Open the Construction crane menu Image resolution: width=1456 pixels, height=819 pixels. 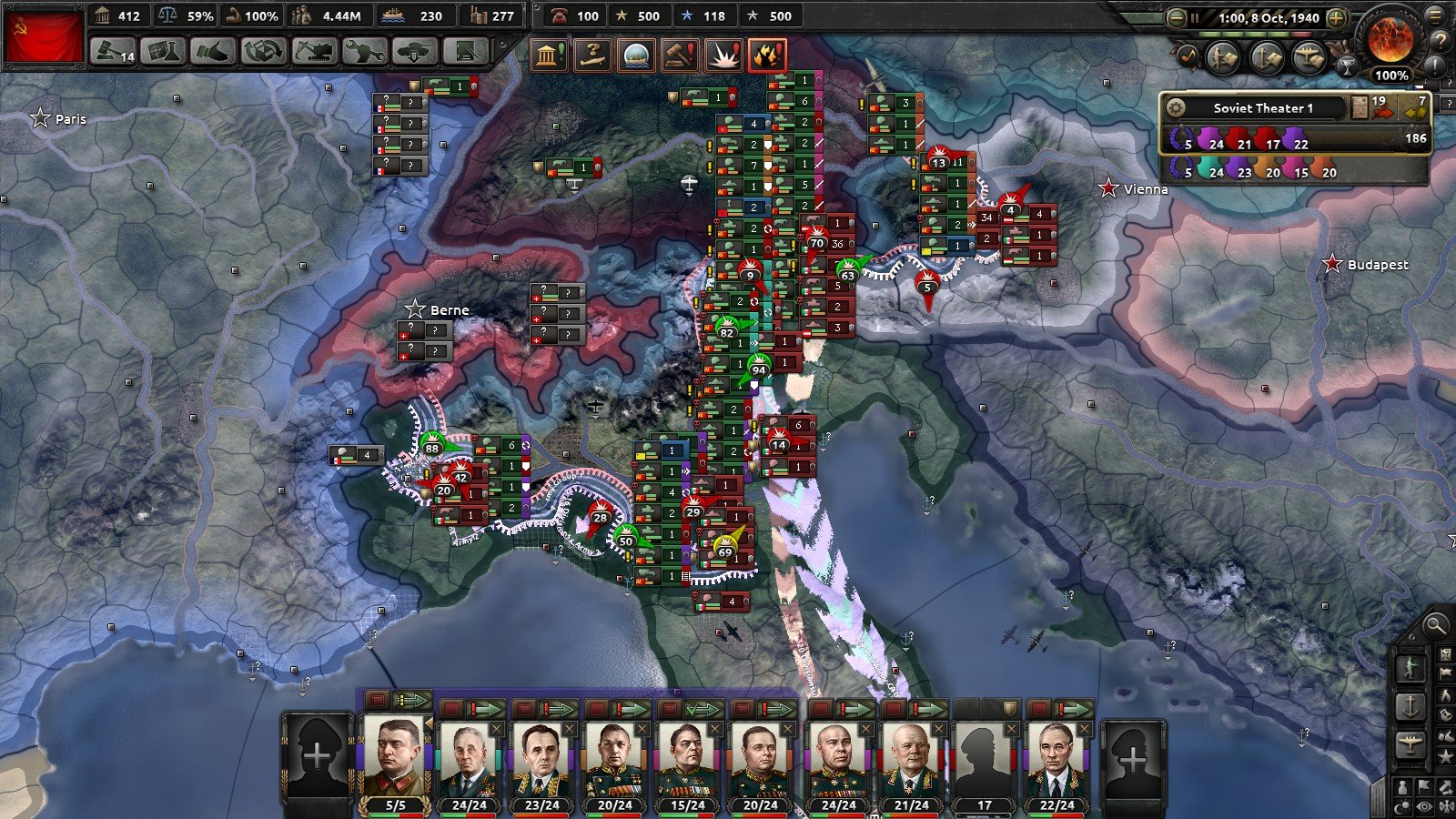pos(313,51)
